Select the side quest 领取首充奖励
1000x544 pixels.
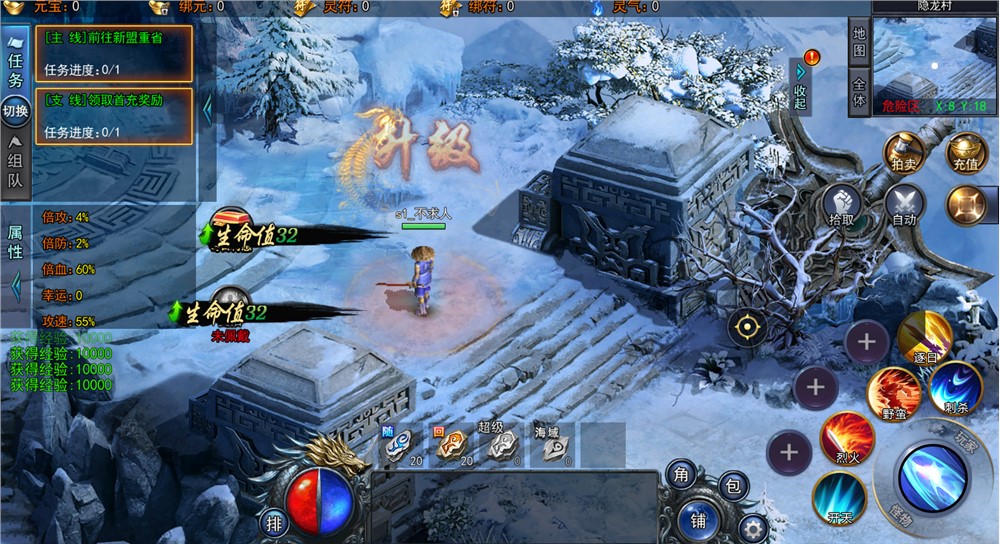point(113,116)
